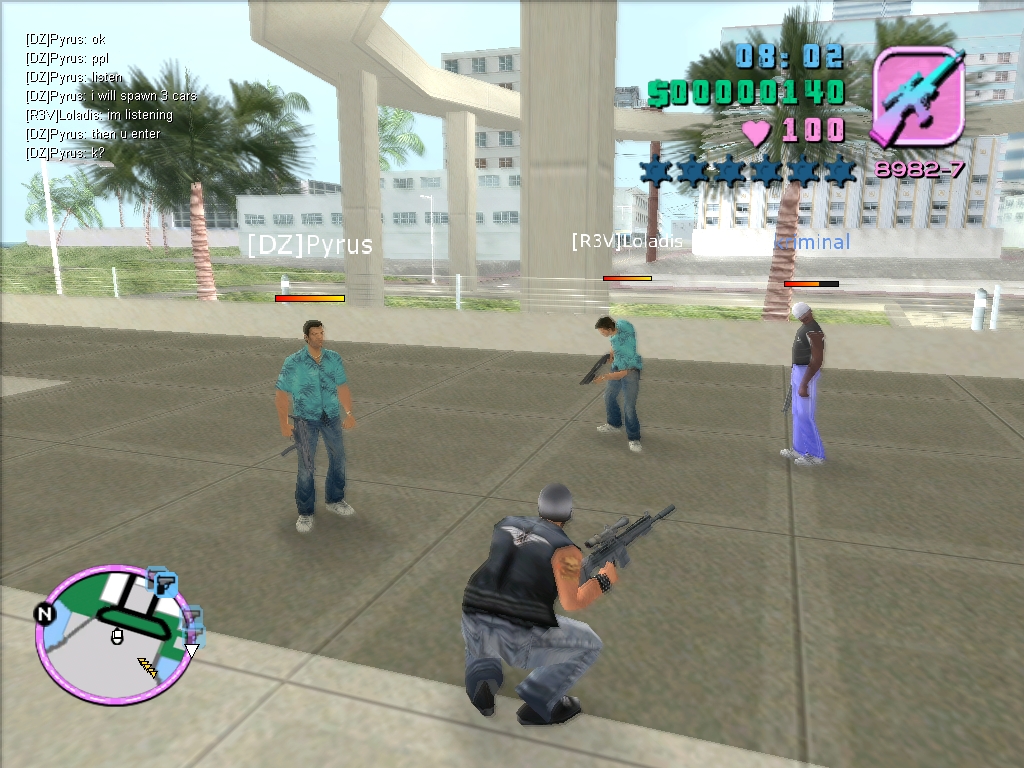1024x768 pixels.
Task: Click the white triangle marker on the radar edge
Action: (x=191, y=650)
